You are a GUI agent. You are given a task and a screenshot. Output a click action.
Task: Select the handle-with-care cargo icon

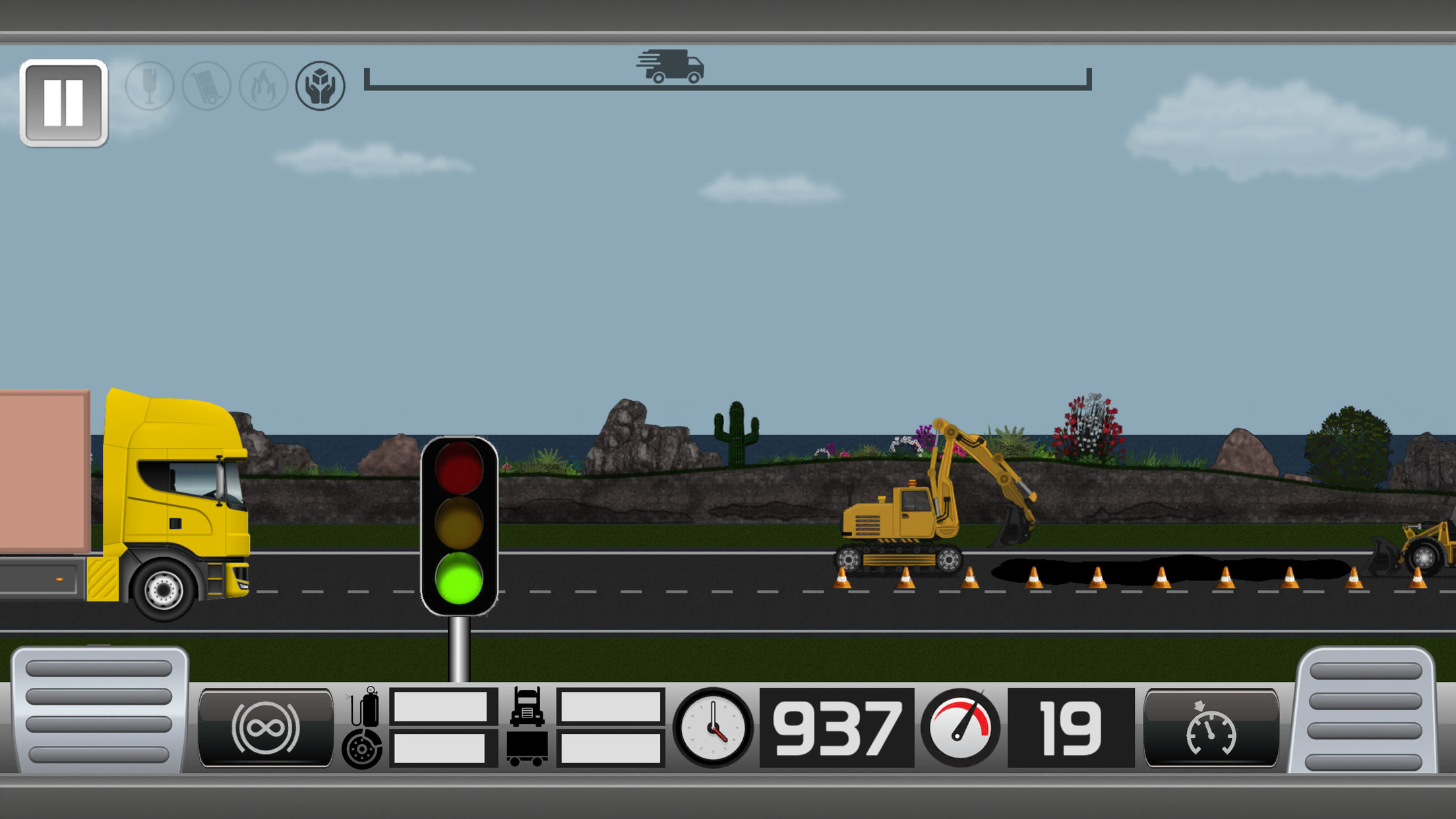click(320, 86)
